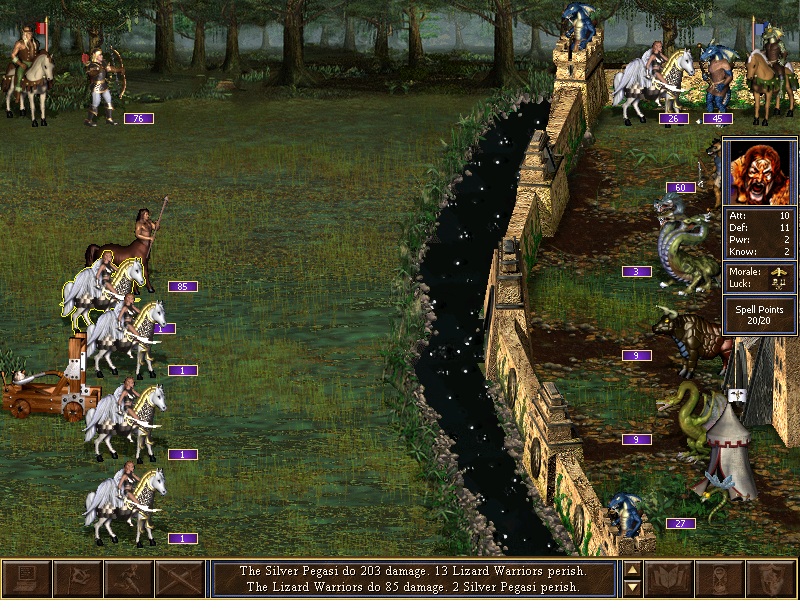The height and width of the screenshot is (614, 800).
Task: Open the combat options button
Action: pyautogui.click(x=27, y=580)
